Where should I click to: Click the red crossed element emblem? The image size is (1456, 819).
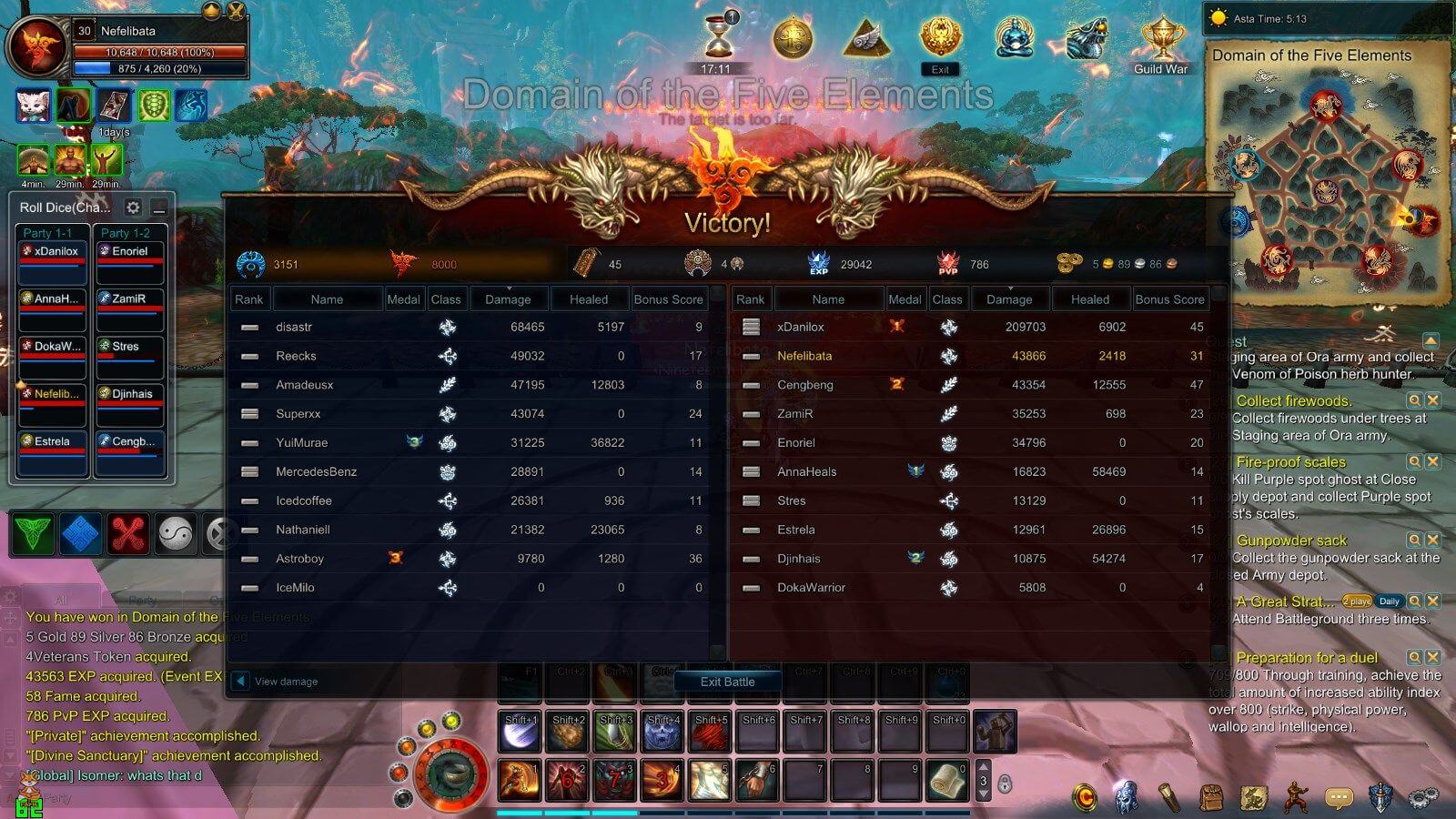(x=128, y=535)
